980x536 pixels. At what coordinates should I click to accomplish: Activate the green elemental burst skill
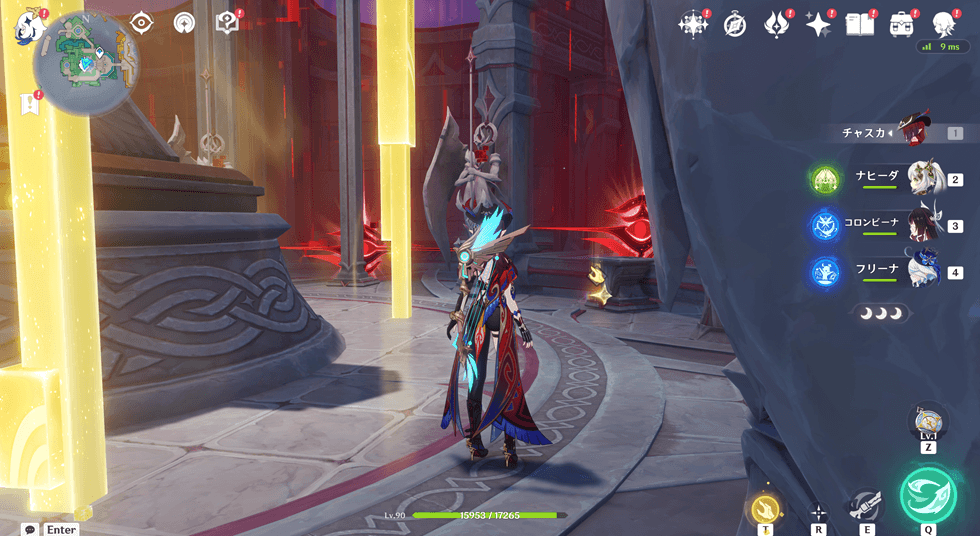(x=928, y=496)
